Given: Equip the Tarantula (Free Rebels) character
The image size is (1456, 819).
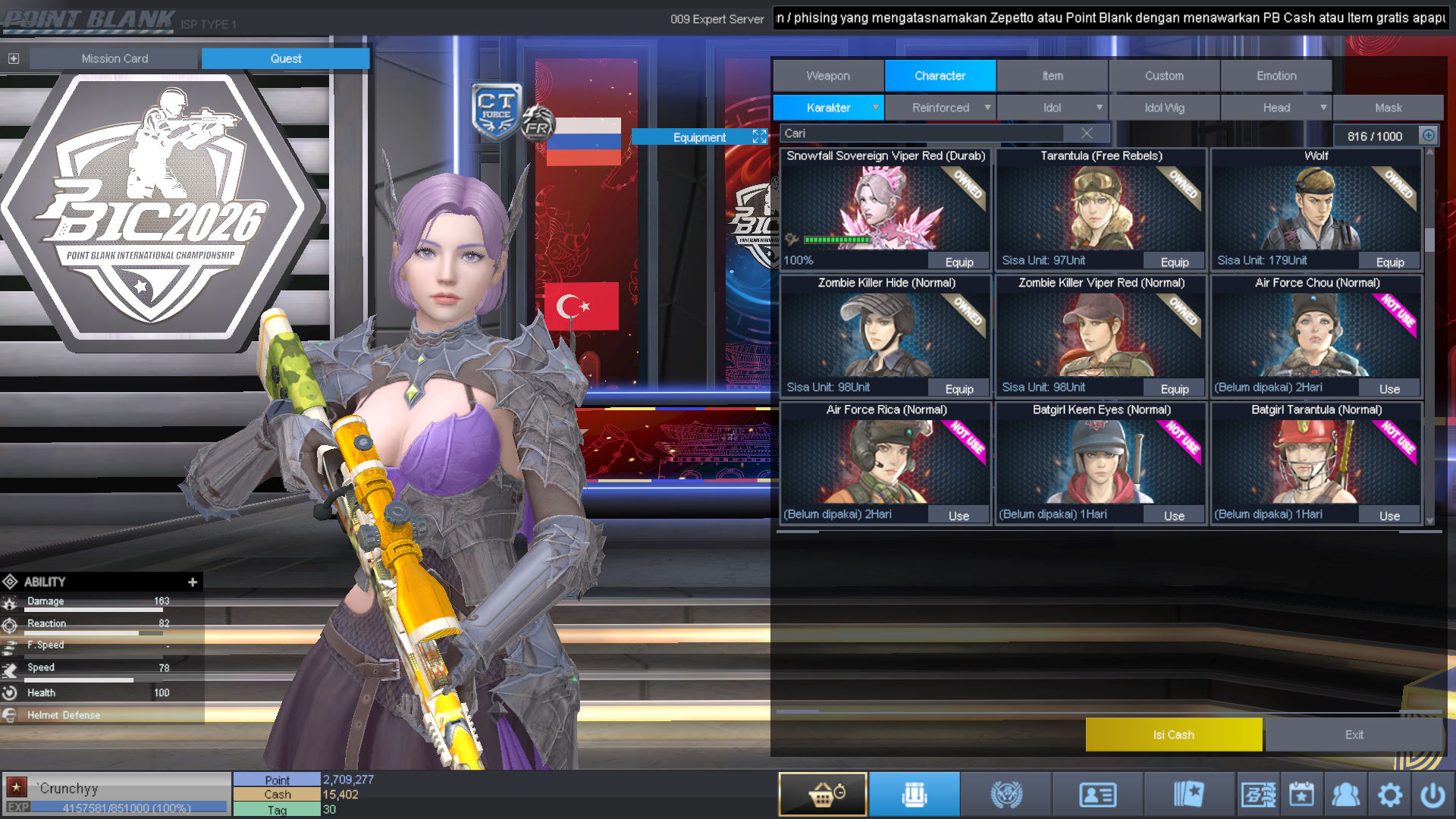Looking at the screenshot, I should [x=1174, y=262].
